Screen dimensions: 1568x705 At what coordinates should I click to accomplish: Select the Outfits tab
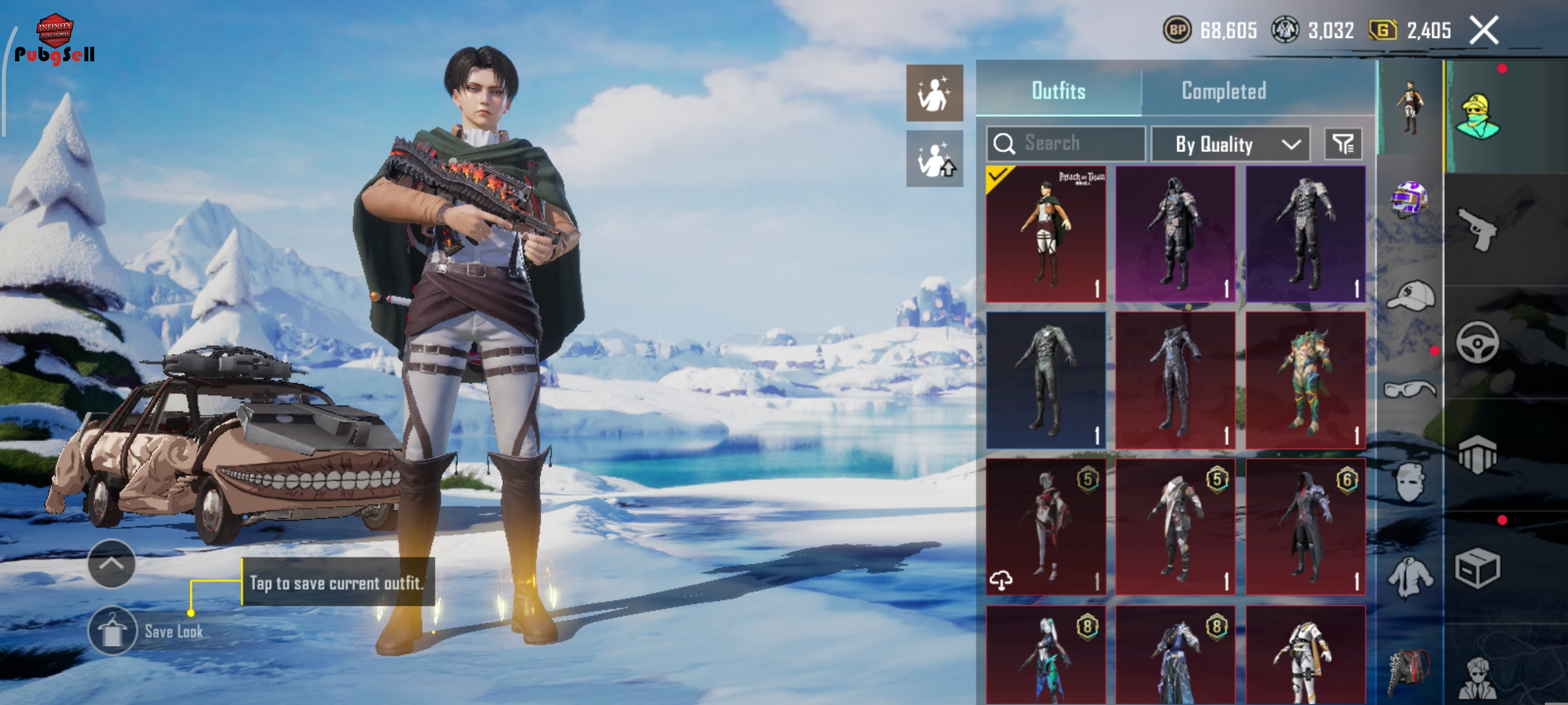pyautogui.click(x=1058, y=91)
